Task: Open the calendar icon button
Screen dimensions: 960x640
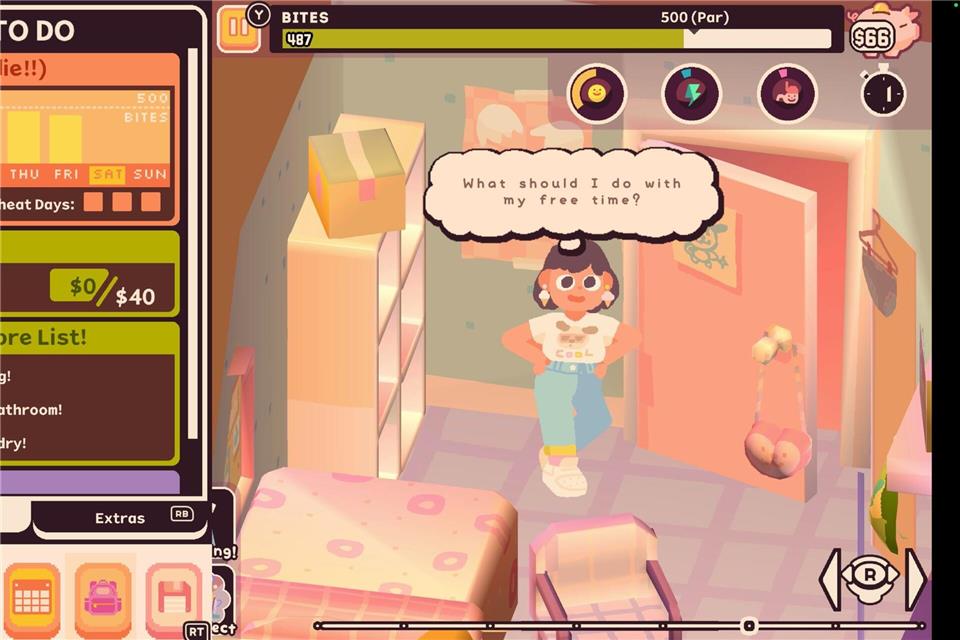Action: [x=31, y=598]
